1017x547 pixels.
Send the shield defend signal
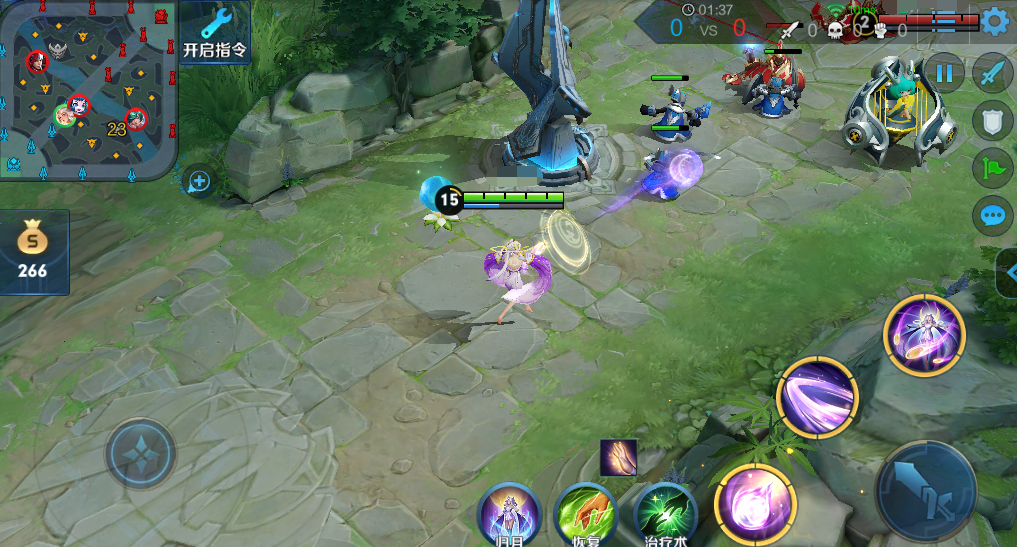(x=993, y=120)
